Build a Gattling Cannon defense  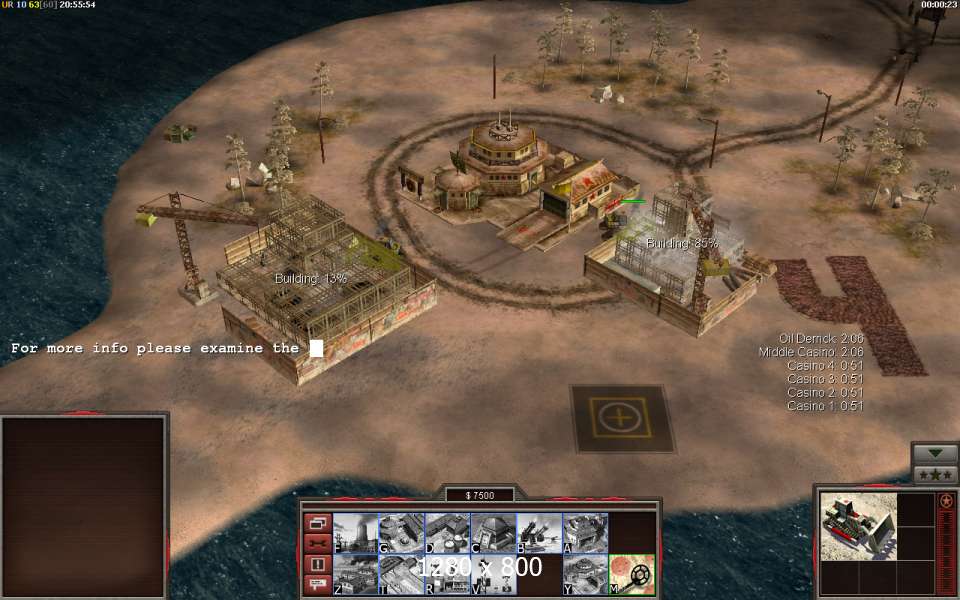click(539, 532)
